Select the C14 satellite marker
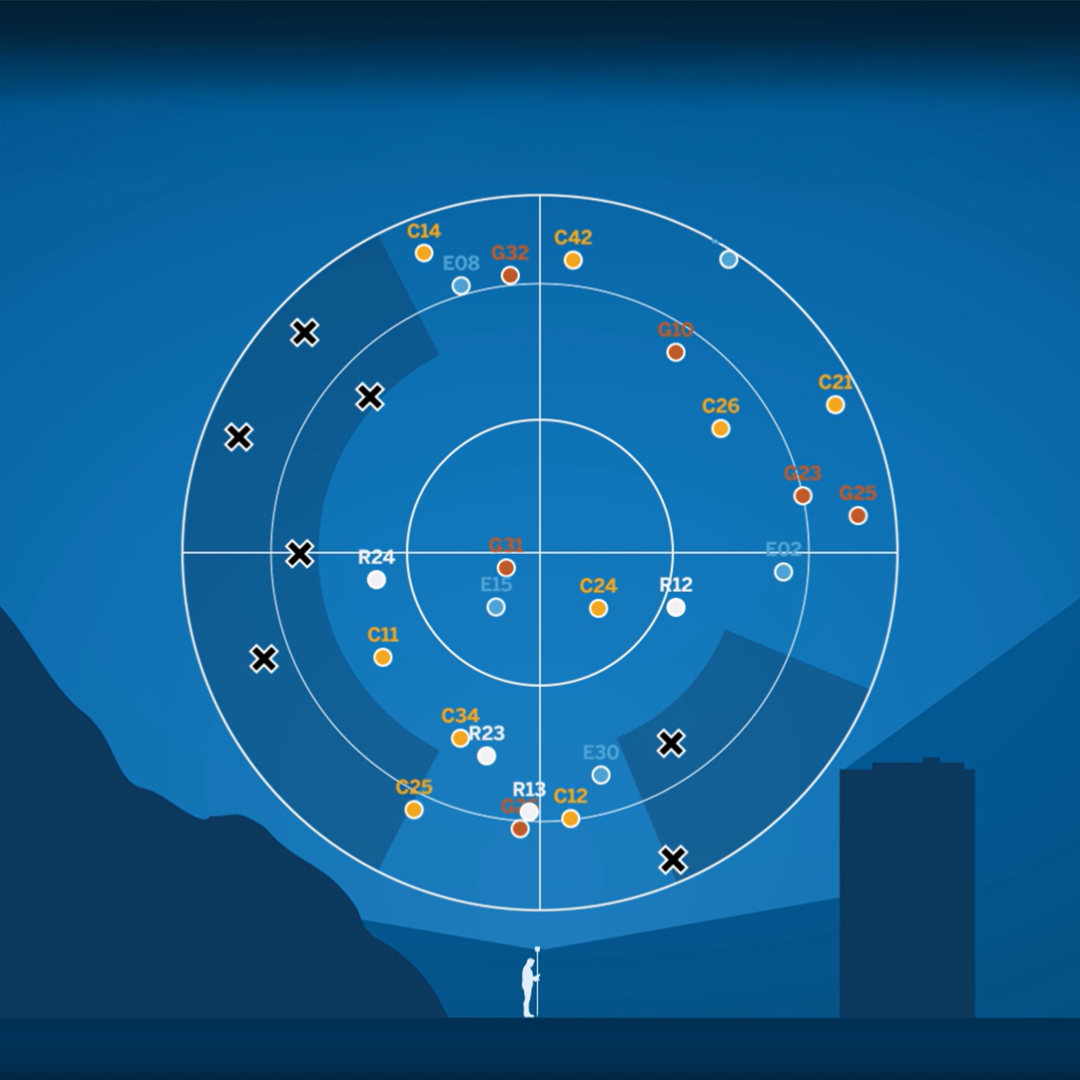1080x1080 pixels. point(424,253)
